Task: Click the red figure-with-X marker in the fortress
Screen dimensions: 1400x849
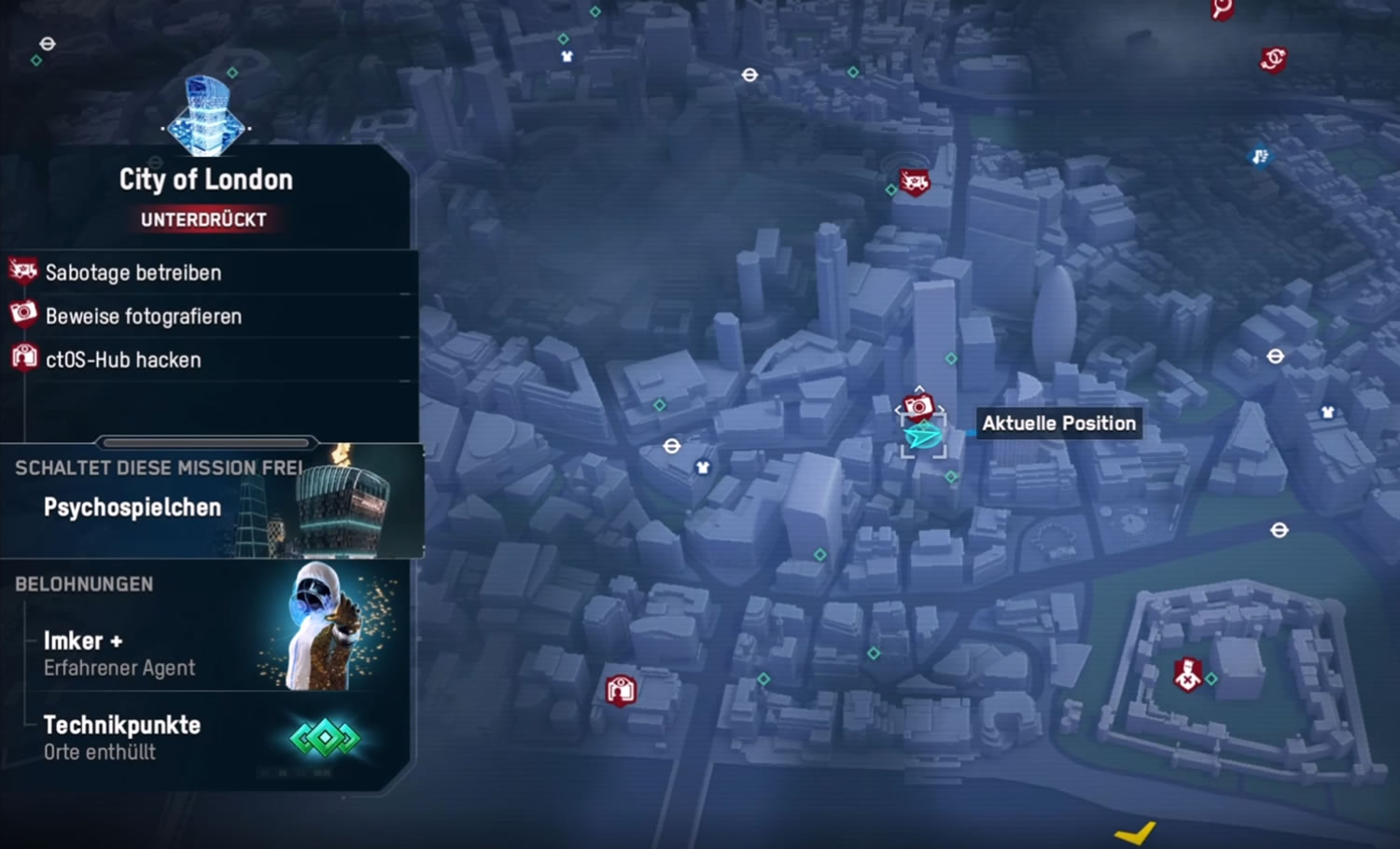Action: pyautogui.click(x=1187, y=674)
